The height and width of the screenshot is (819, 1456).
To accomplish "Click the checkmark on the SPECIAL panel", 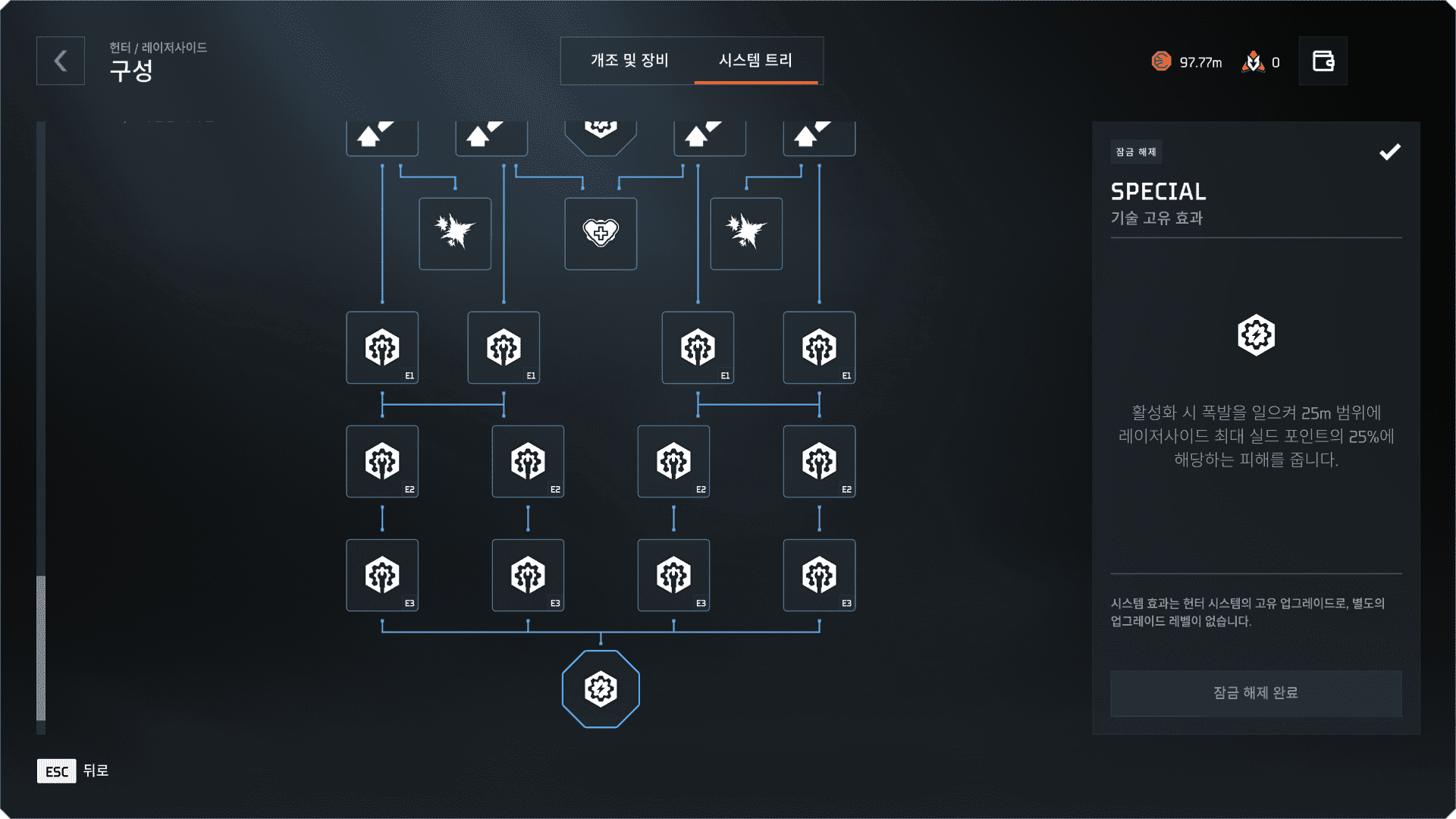I will click(x=1390, y=152).
